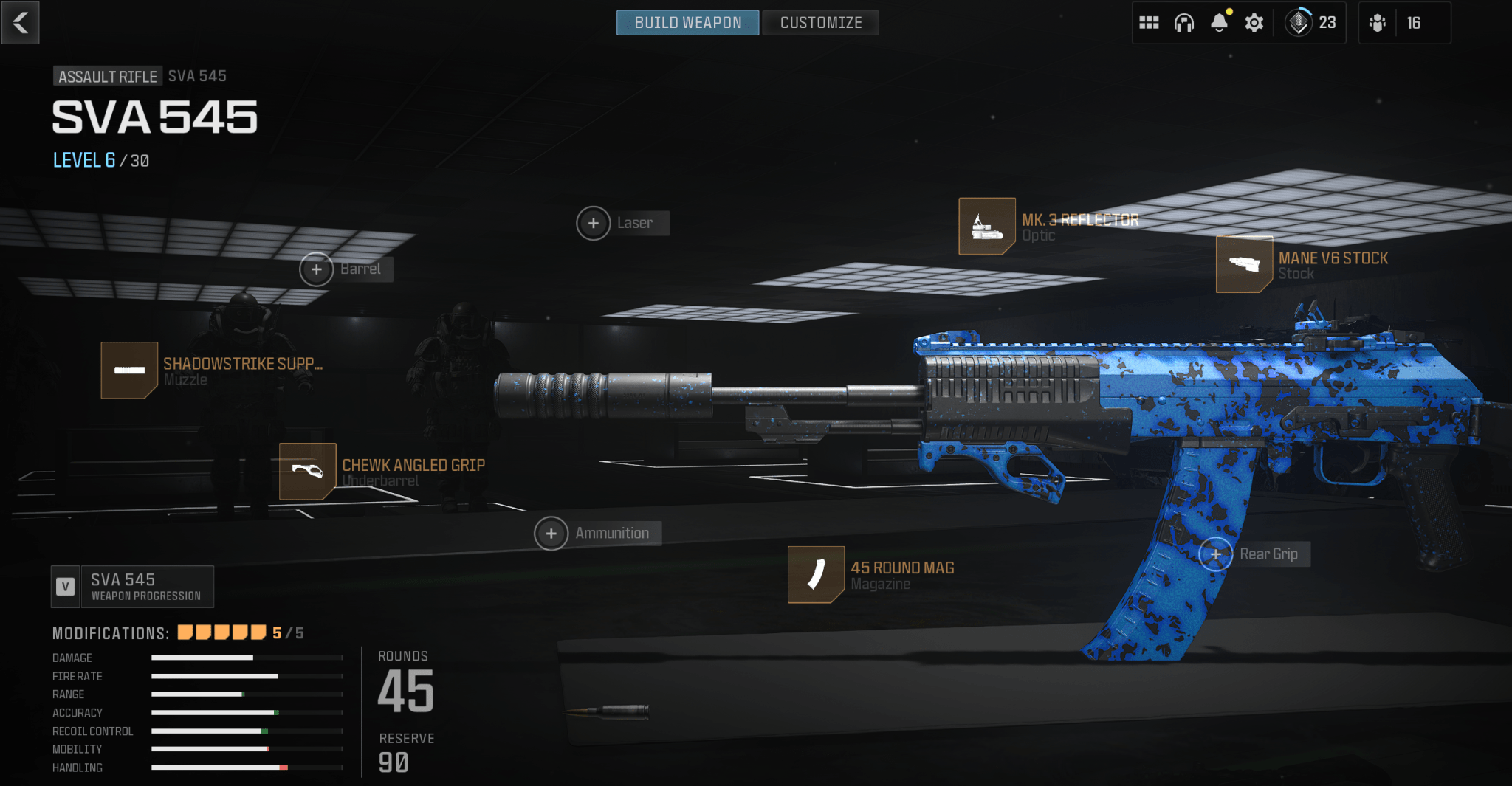Add an attachment to the Laser slot
This screenshot has width=1512, height=786.
click(x=593, y=223)
